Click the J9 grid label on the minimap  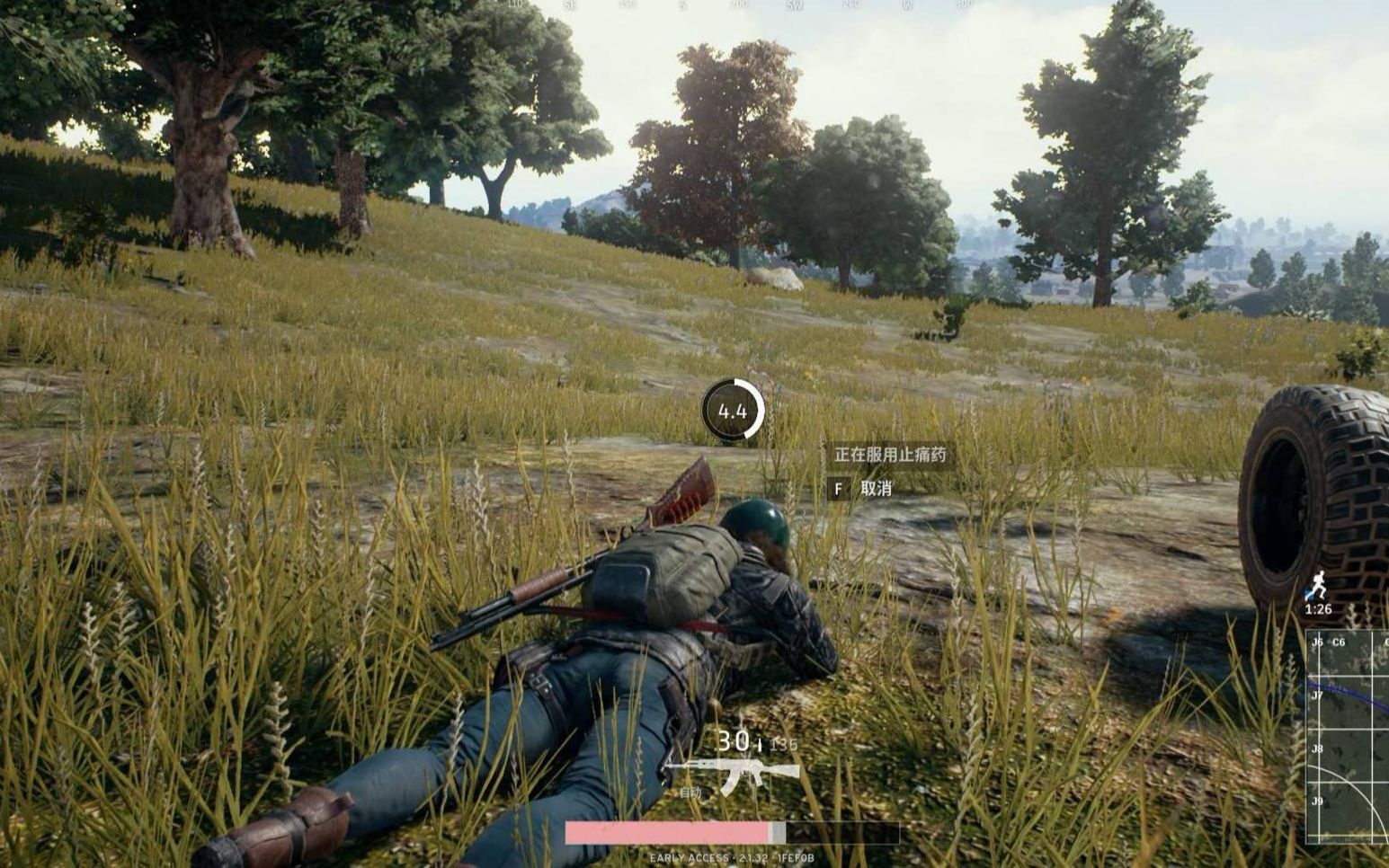click(1317, 801)
